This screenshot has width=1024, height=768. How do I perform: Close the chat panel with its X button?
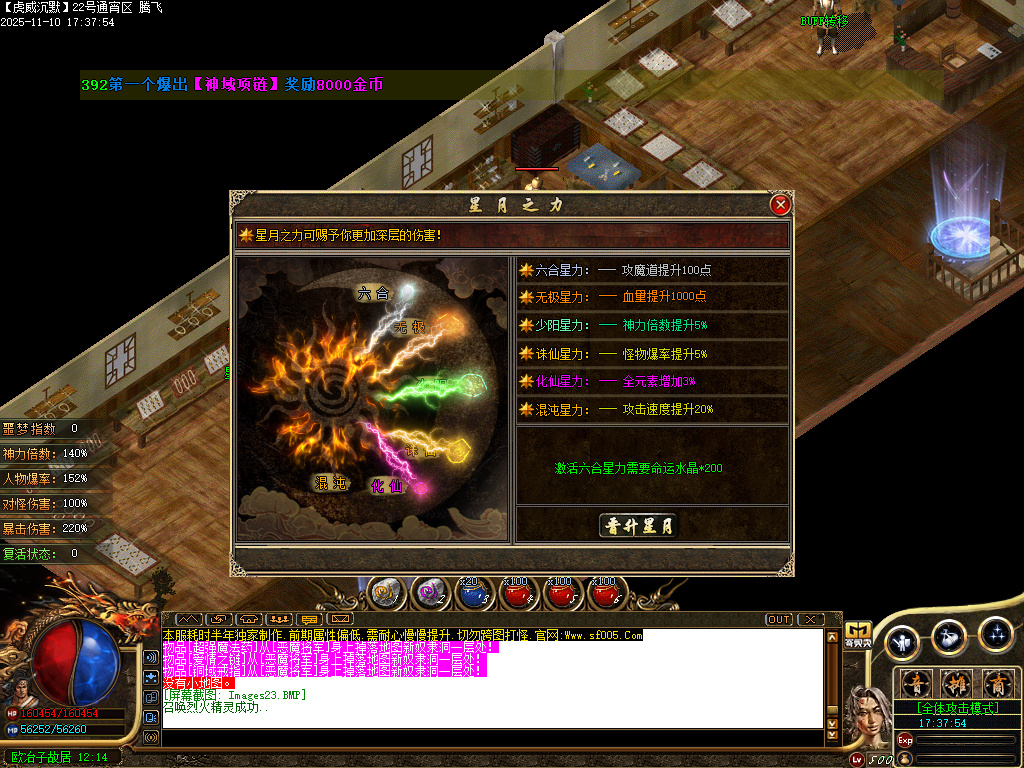809,620
